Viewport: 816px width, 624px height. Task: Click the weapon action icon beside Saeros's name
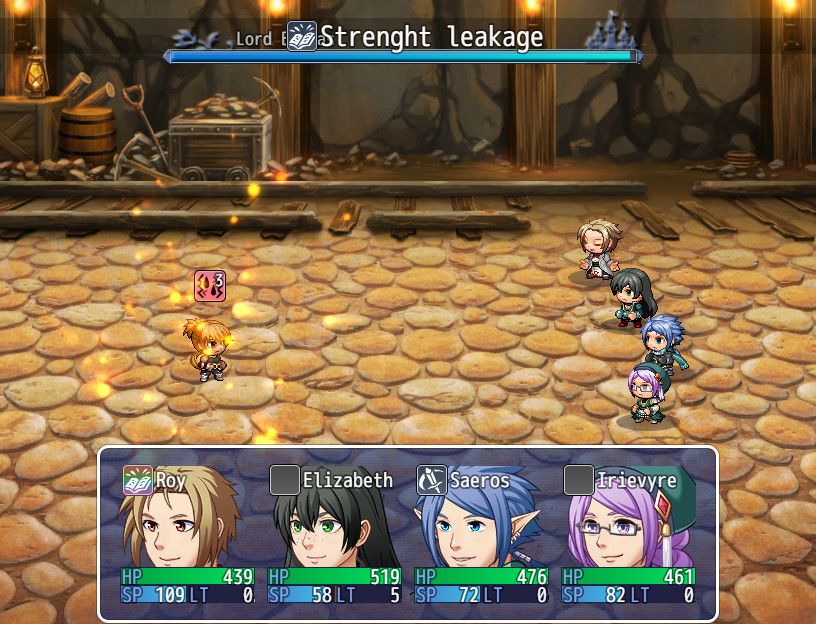click(431, 481)
